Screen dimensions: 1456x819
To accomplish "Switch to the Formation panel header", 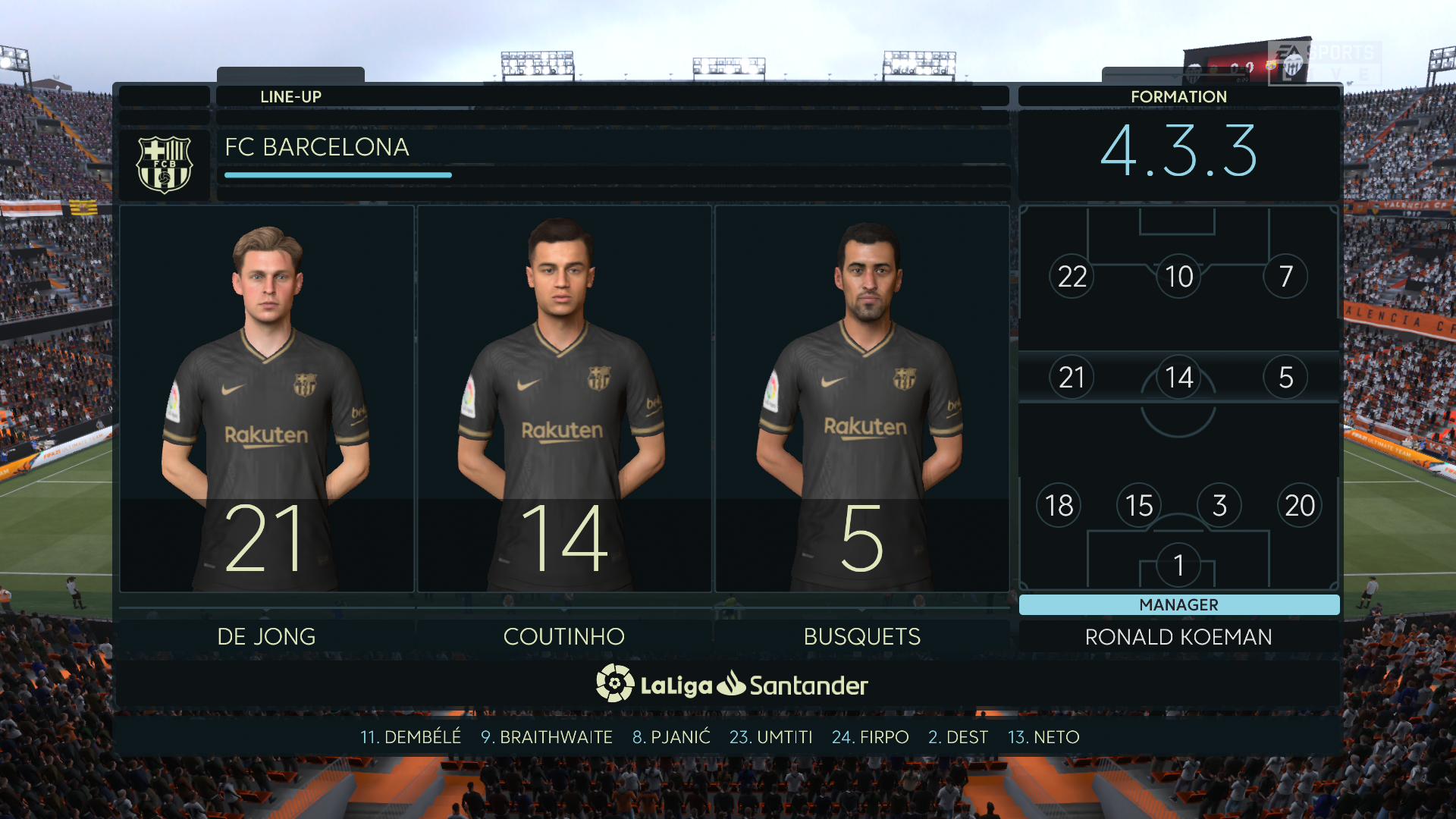I will point(1178,96).
